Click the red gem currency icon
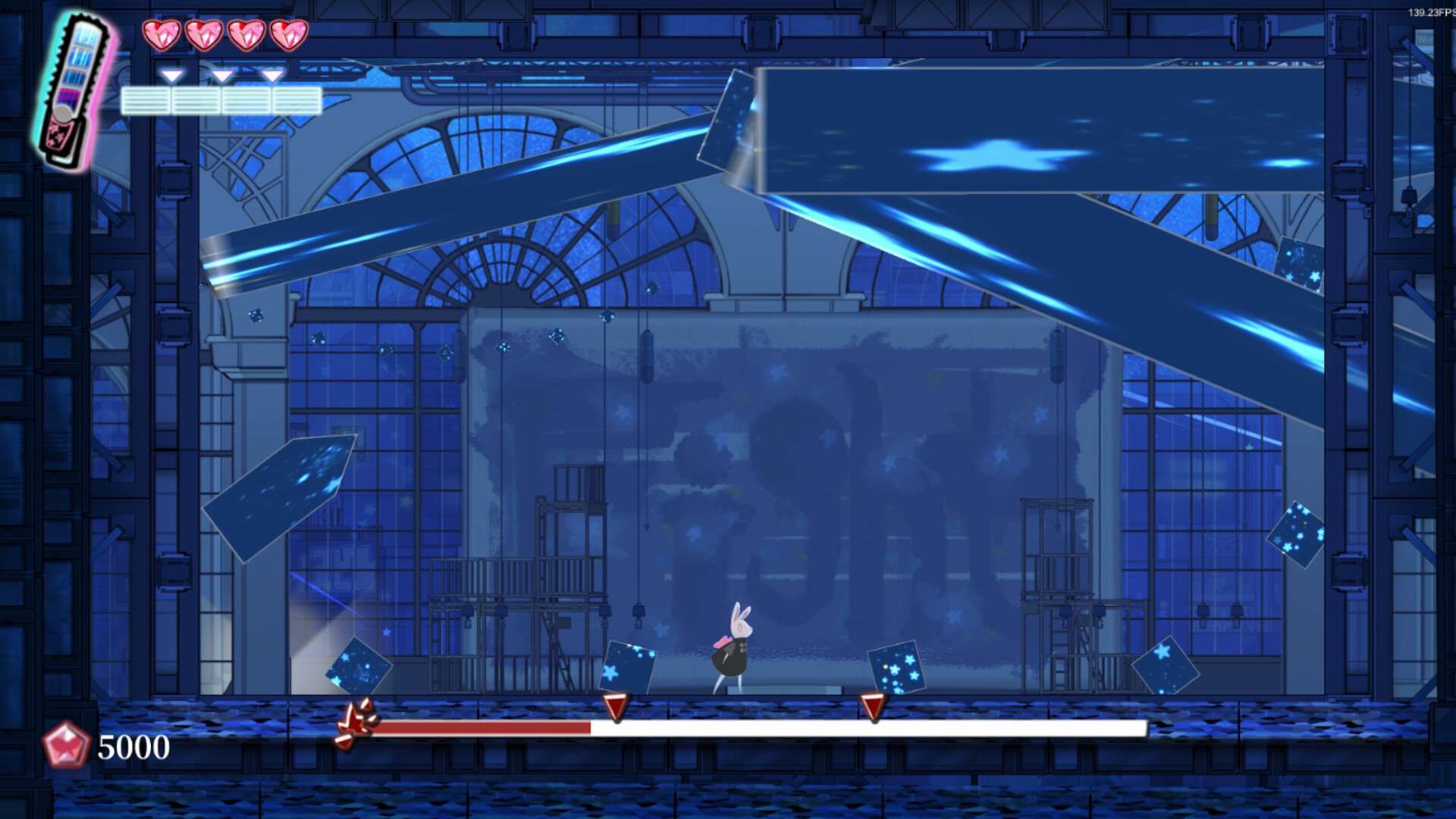Viewport: 1456px width, 819px height. pyautogui.click(x=66, y=745)
